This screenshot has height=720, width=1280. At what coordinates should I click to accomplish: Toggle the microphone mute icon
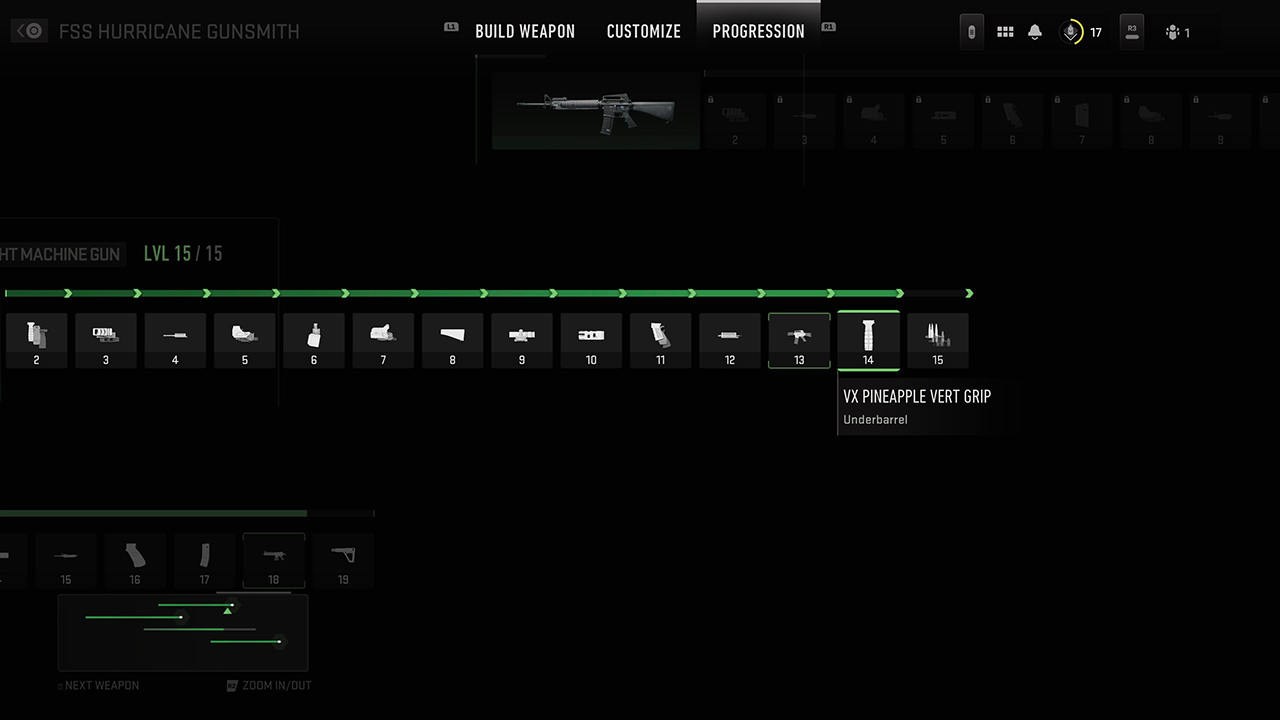tap(1069, 31)
